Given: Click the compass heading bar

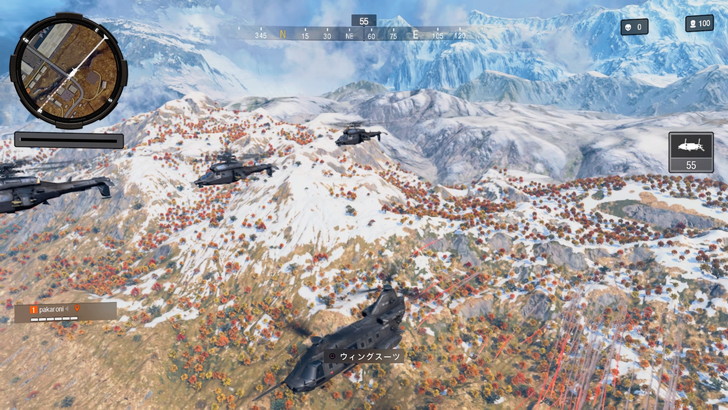Looking at the screenshot, I should point(362,35).
